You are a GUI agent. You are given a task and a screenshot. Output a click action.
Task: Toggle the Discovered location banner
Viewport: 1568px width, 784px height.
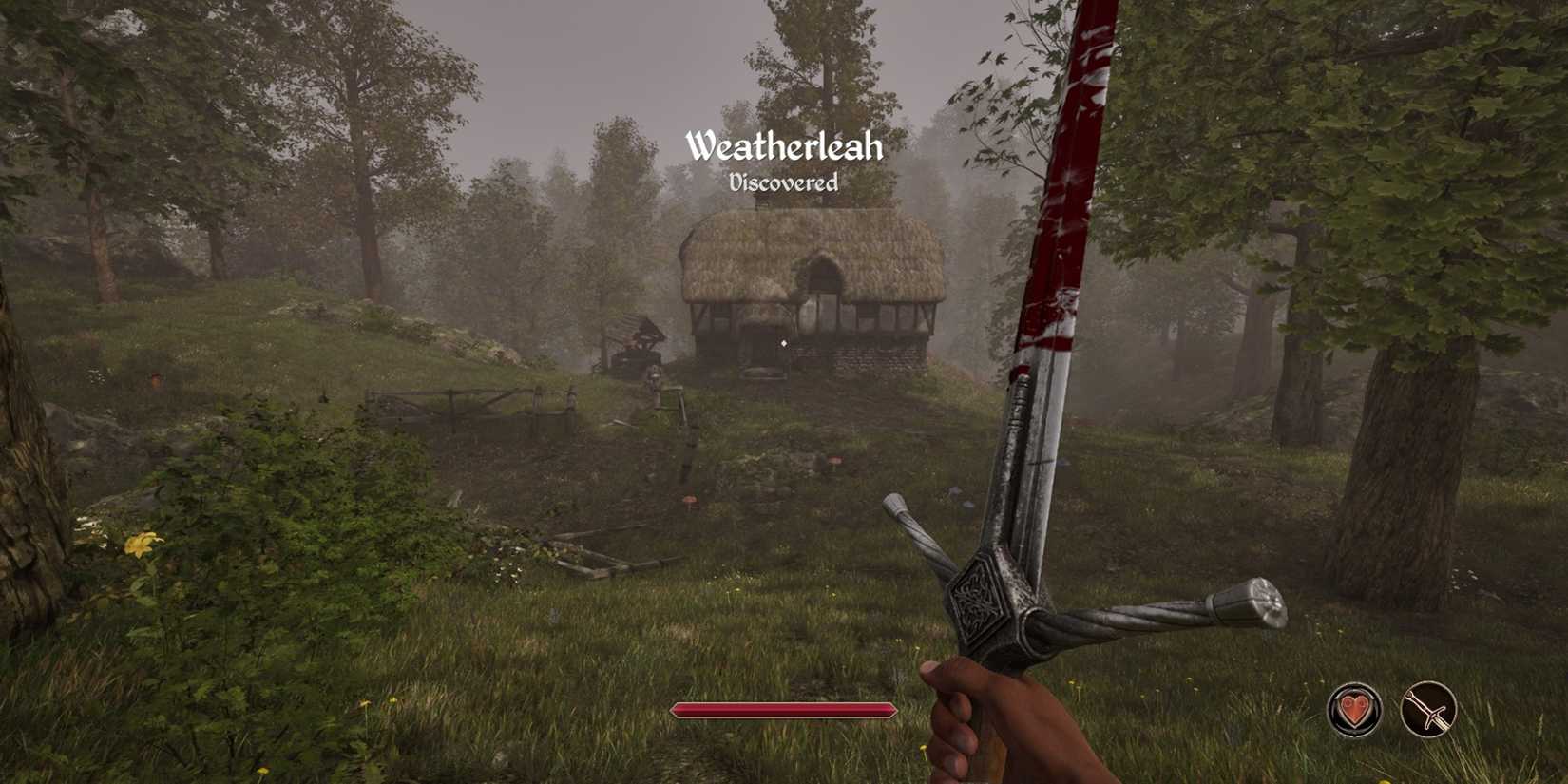785,182
